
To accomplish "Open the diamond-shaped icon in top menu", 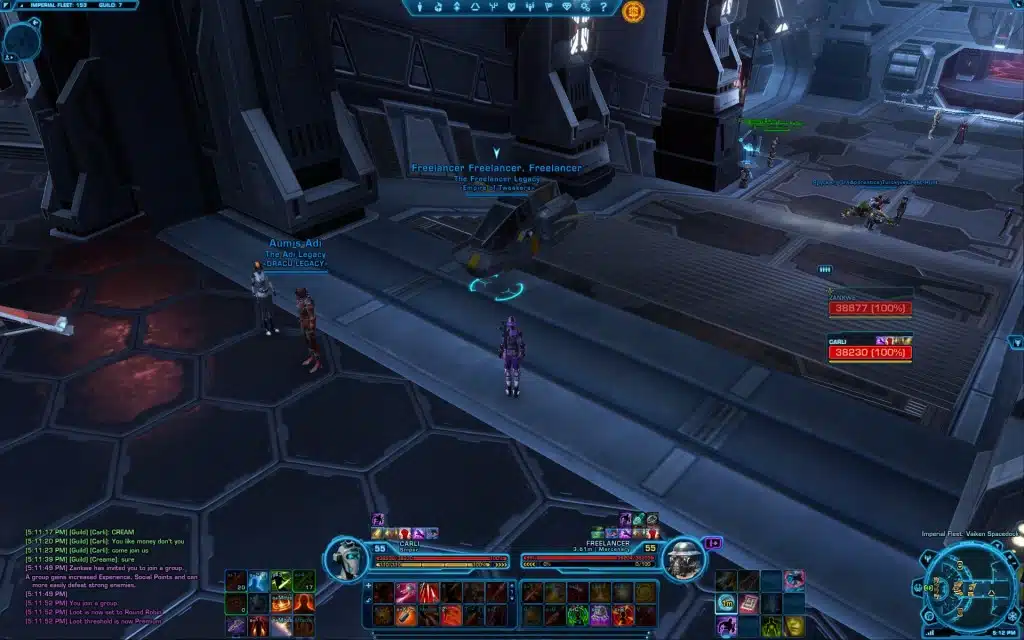I will tap(568, 7).
